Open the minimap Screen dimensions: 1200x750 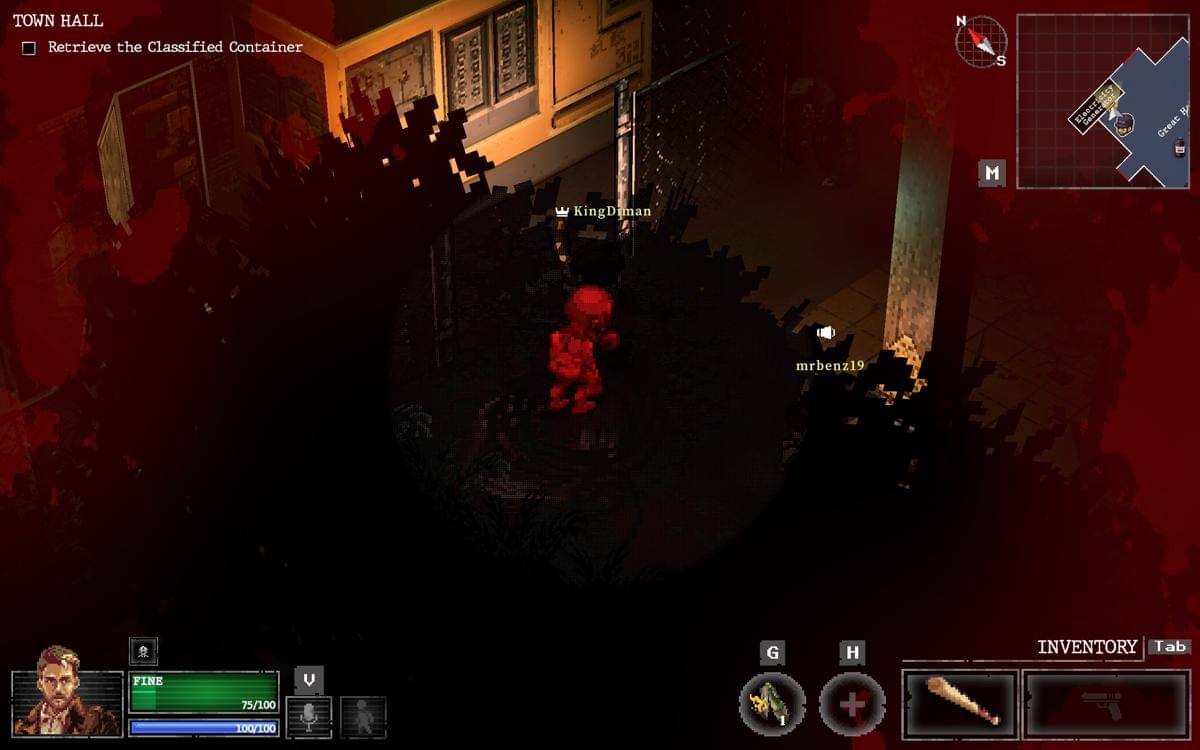point(1102,101)
